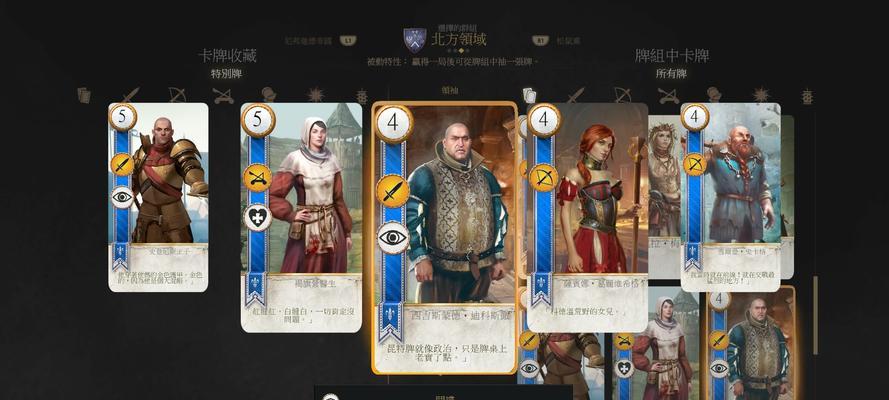Filter card collection by siege catapult icon

click(223, 95)
